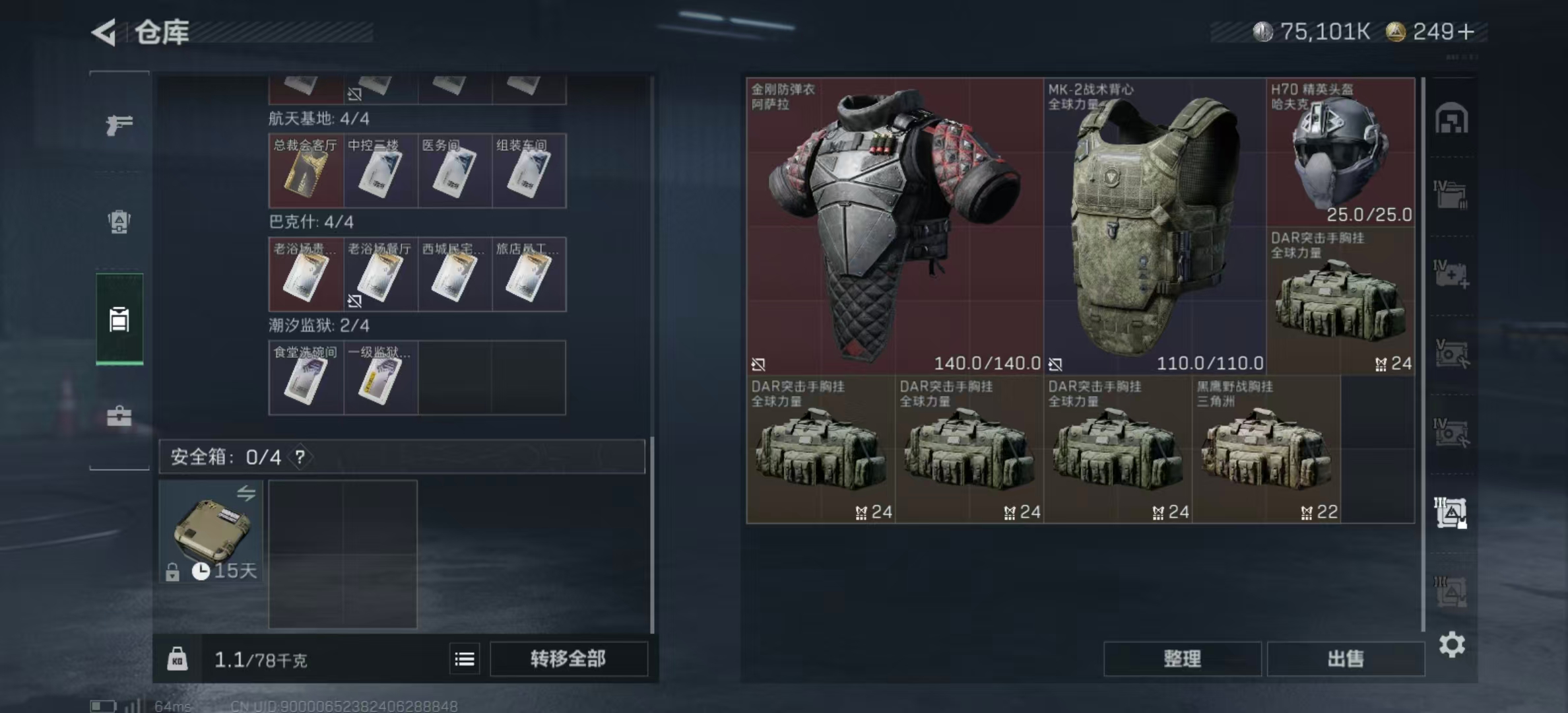Switch to the pistol weapons tab
Viewport: 1568px width, 713px height.
[x=119, y=124]
